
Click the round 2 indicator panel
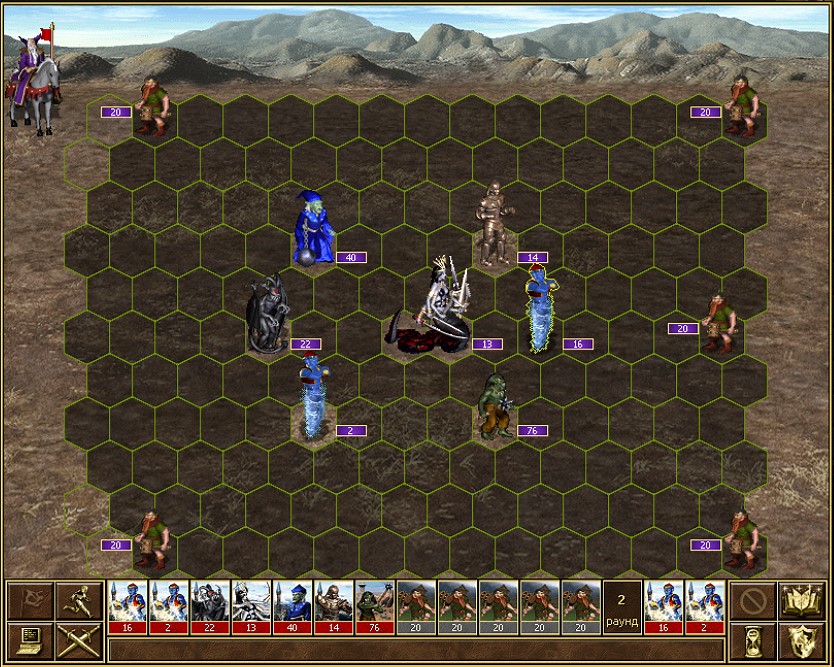coord(622,607)
